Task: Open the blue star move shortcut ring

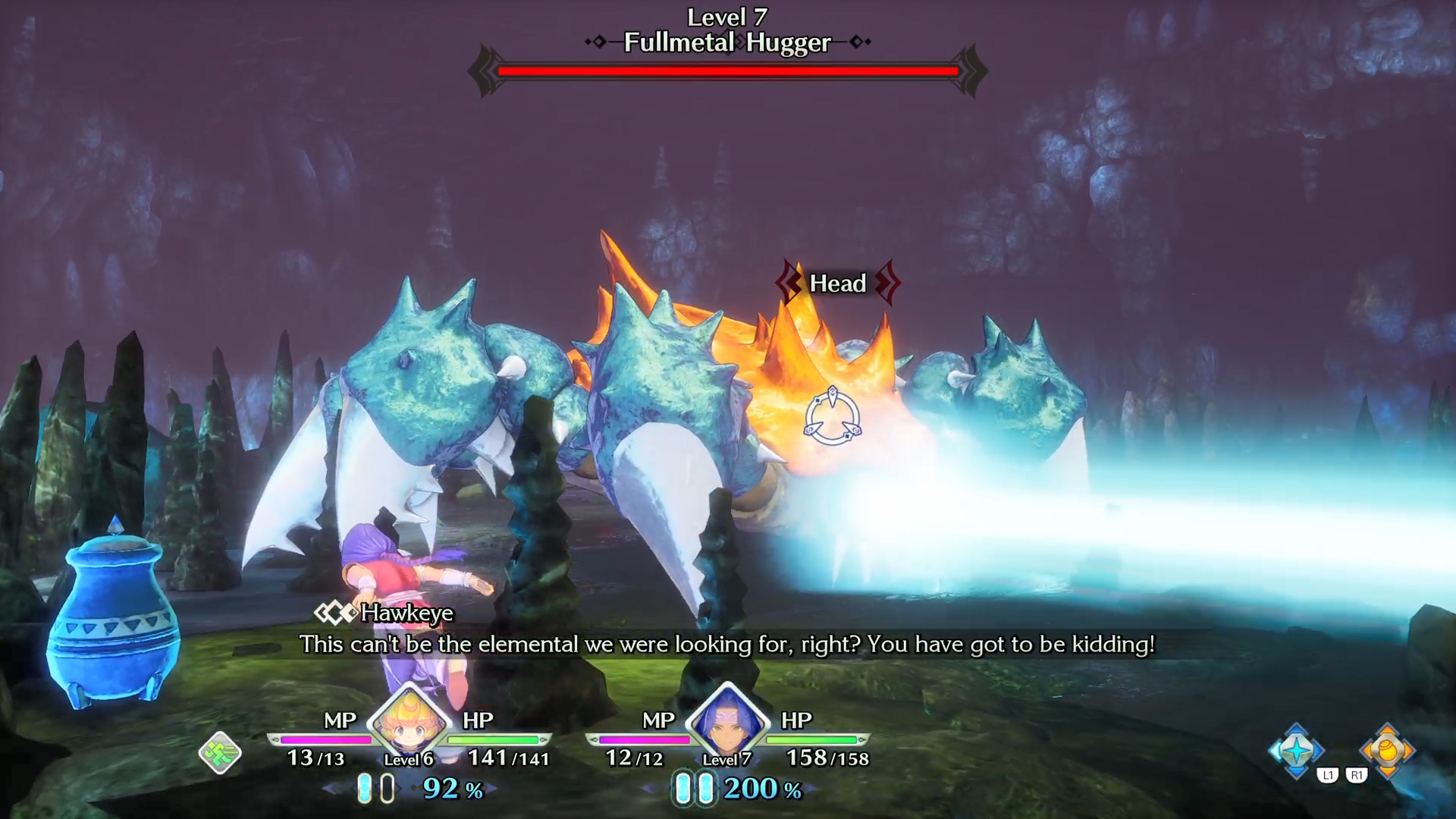Action: pos(1296,751)
